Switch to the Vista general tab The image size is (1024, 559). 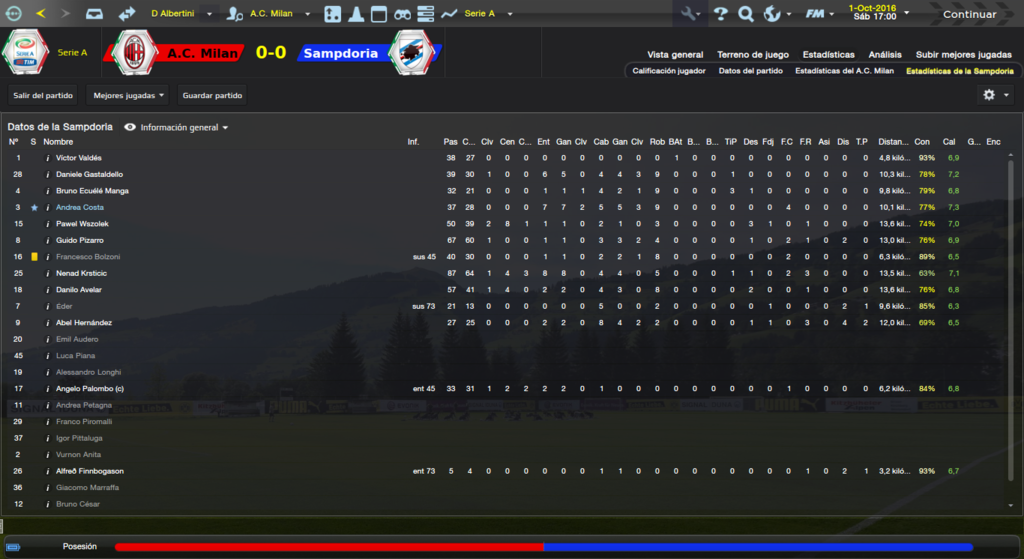point(675,55)
